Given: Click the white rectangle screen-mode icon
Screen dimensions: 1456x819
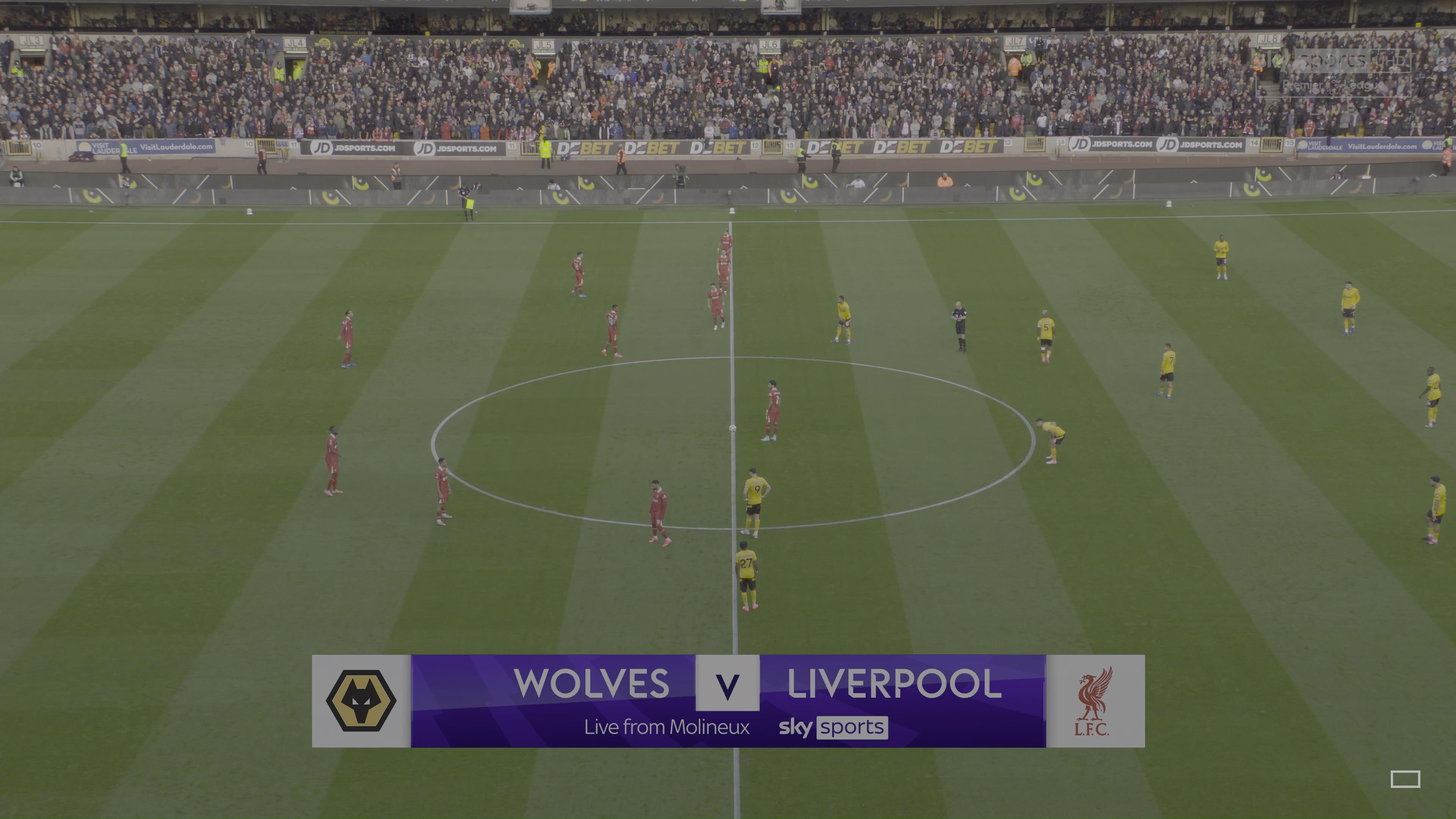Looking at the screenshot, I should point(1405,779).
